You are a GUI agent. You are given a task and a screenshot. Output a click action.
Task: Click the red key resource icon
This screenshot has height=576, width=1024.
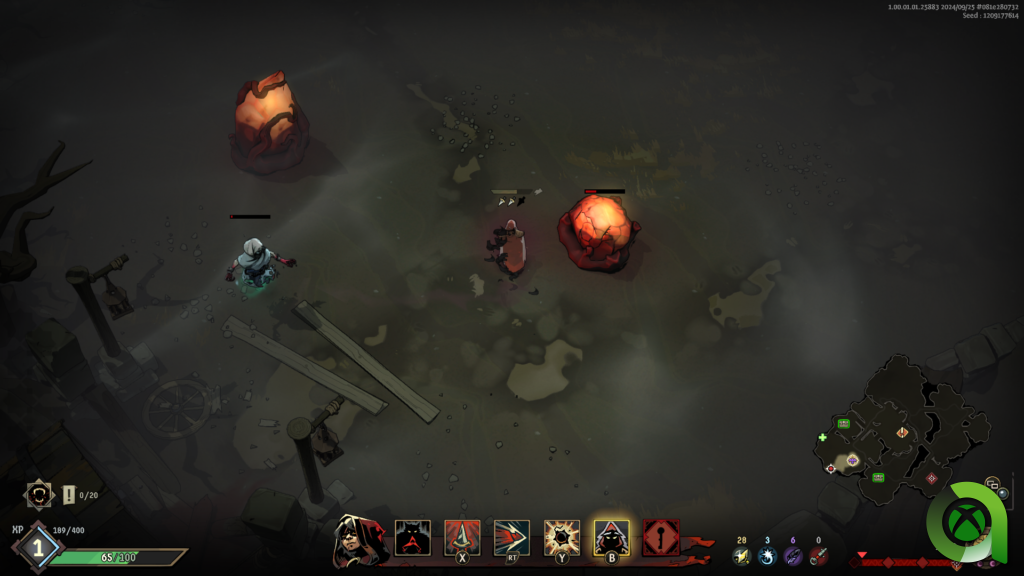click(x=819, y=556)
